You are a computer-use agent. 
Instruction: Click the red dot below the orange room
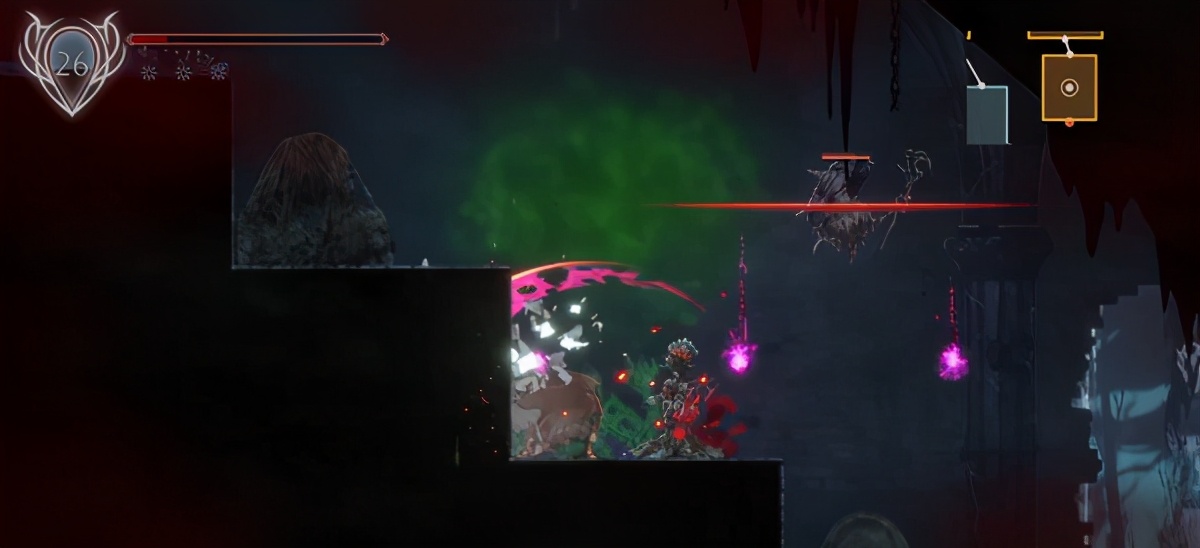coord(1069,123)
